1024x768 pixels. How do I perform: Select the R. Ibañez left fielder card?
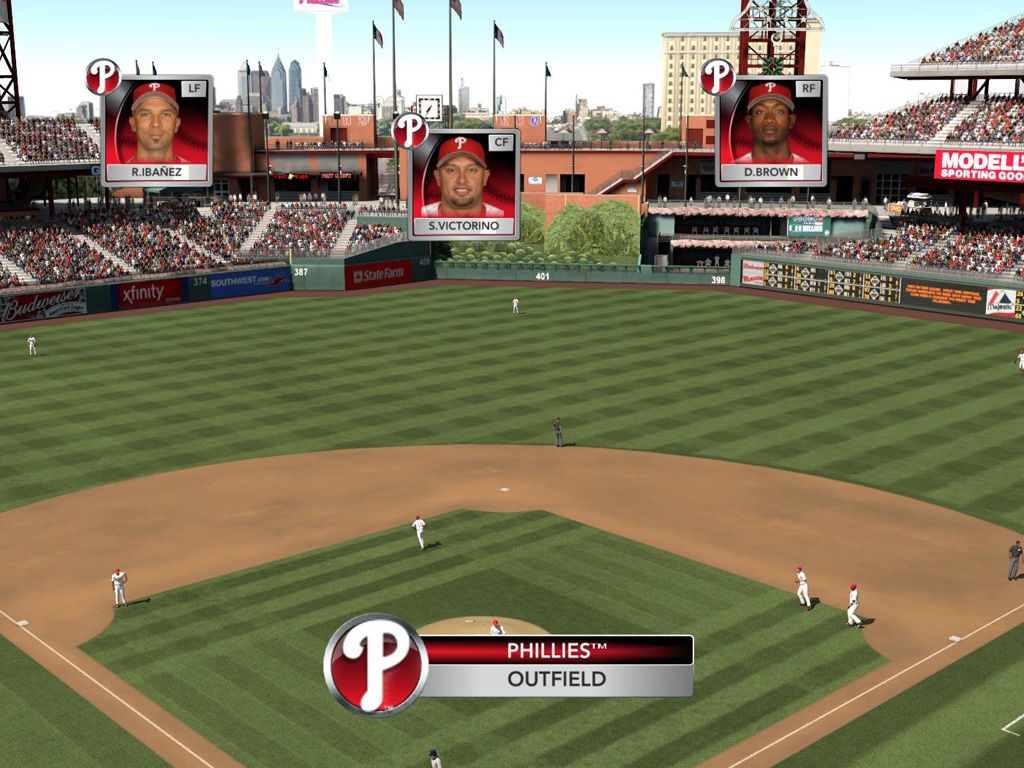pos(156,130)
